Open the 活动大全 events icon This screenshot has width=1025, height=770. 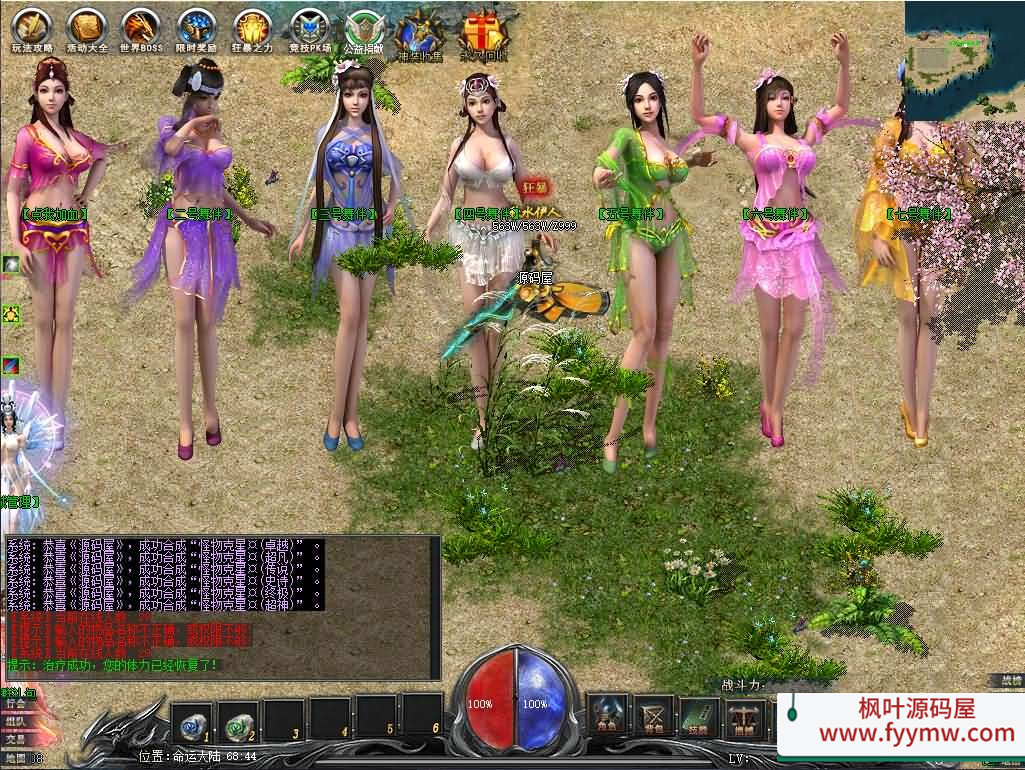pyautogui.click(x=87, y=28)
